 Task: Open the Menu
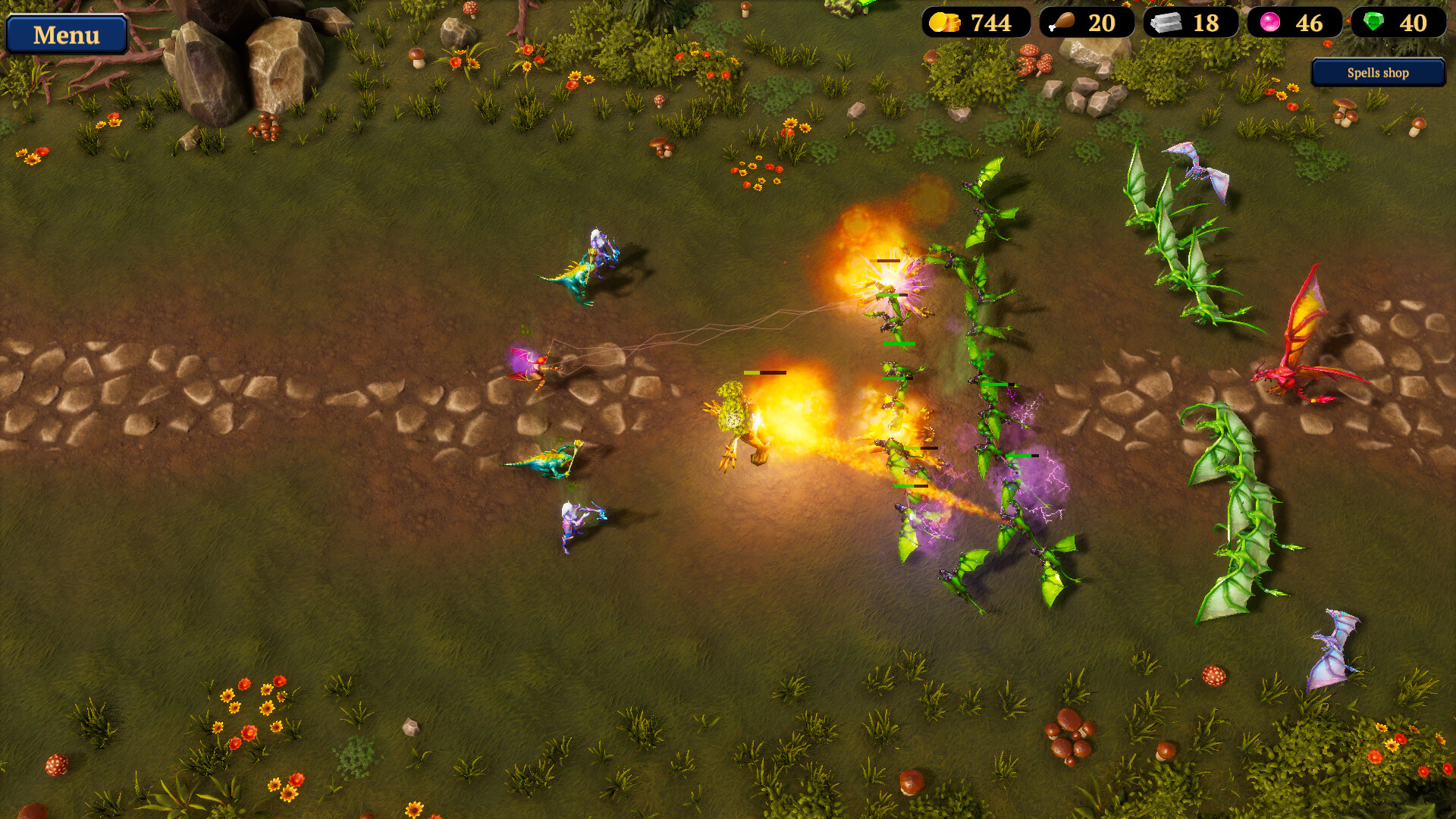tap(67, 35)
